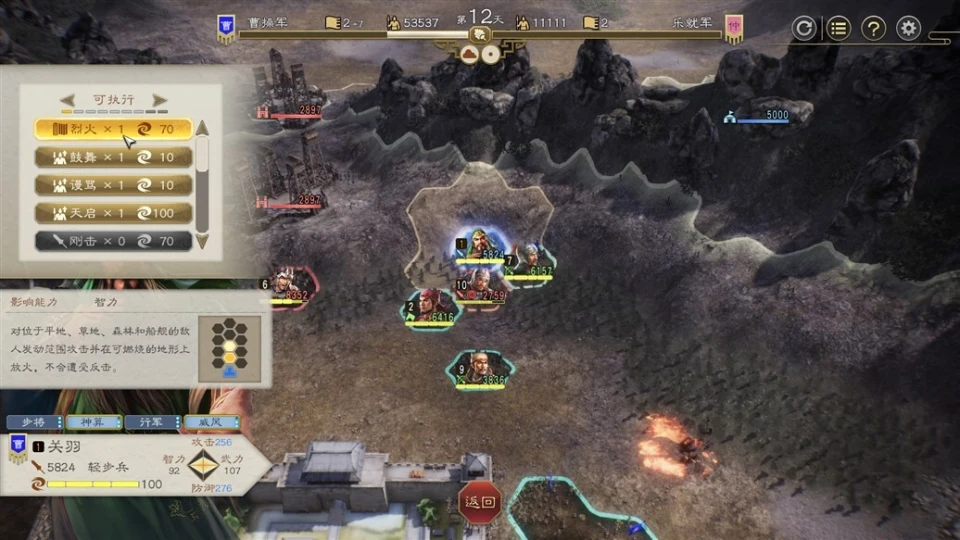Click the circular arrow refresh icon
Screen dimensions: 960x540
tap(803, 28)
